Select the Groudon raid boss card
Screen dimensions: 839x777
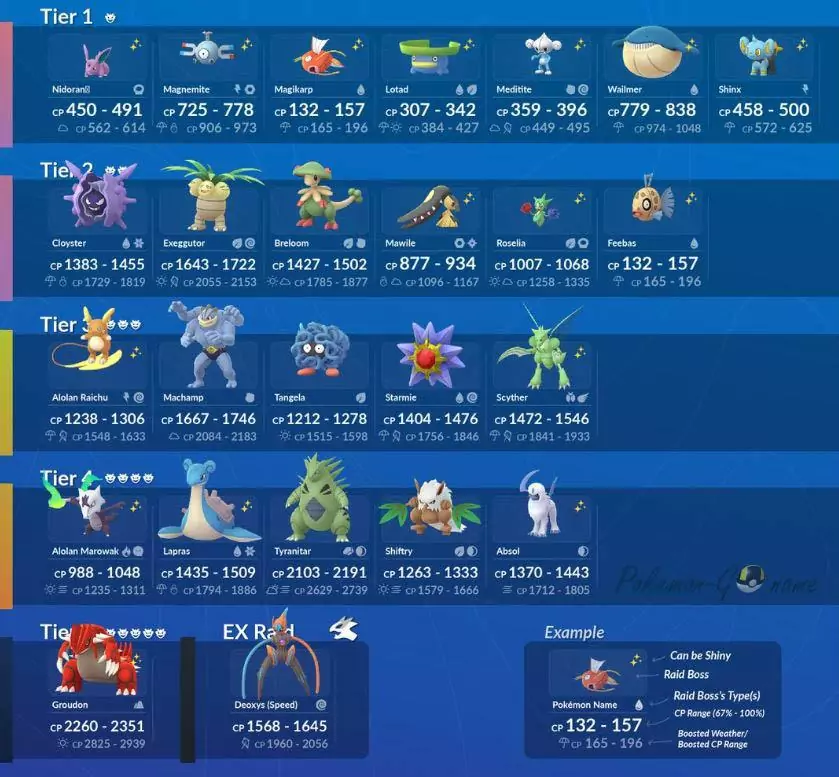pos(97,704)
